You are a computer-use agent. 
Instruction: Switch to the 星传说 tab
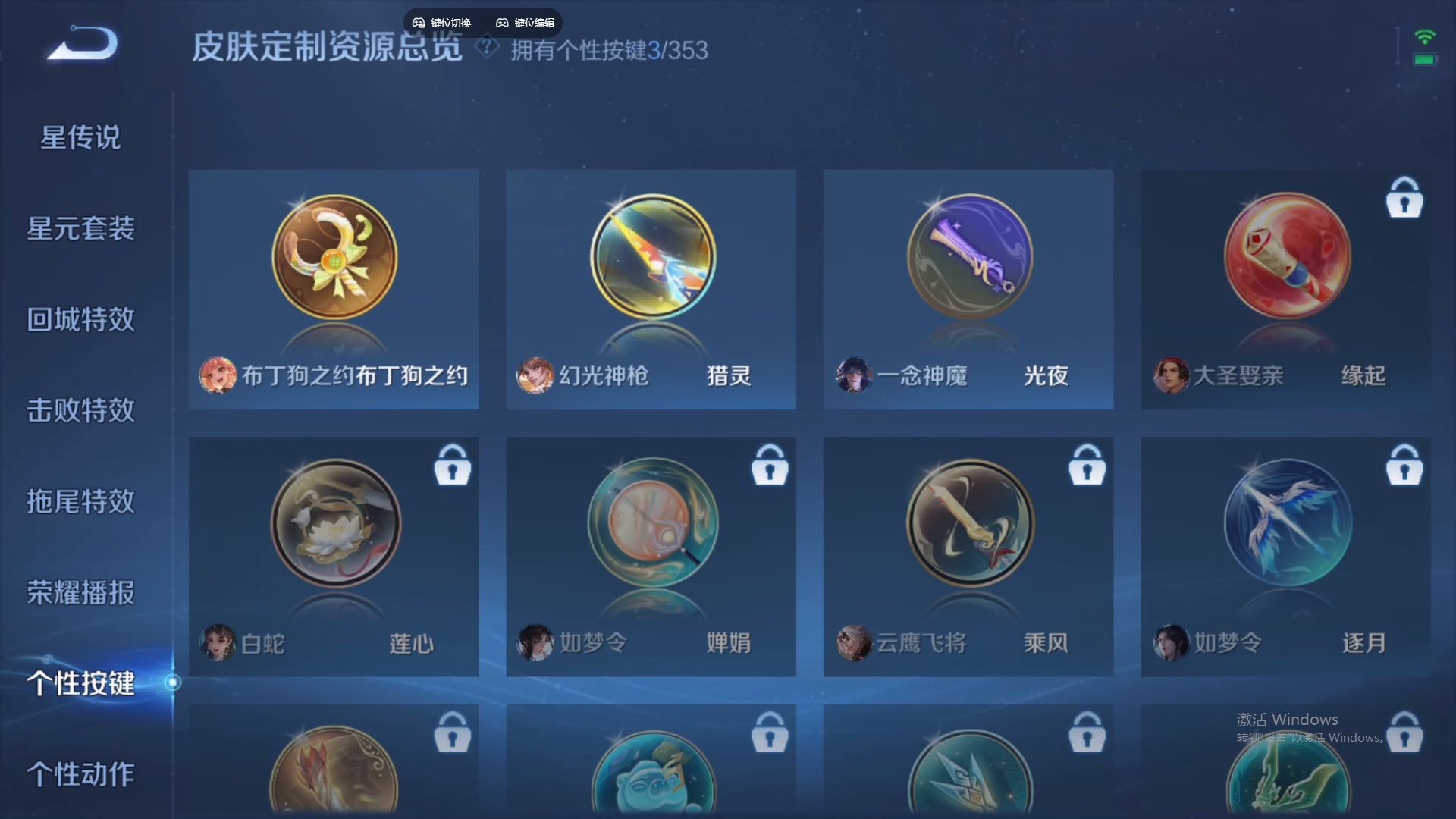tap(80, 137)
